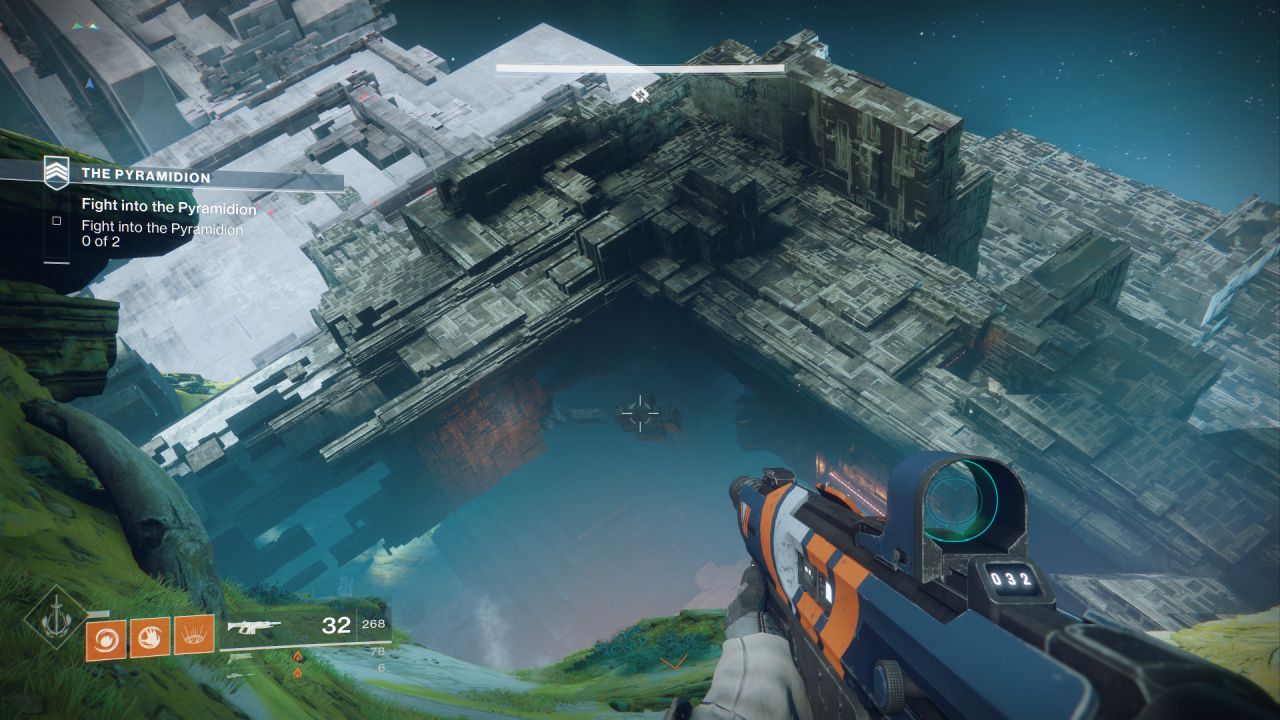The image size is (1280, 720).
Task: Click the first Solar burn flame icon
Action: (x=297, y=656)
